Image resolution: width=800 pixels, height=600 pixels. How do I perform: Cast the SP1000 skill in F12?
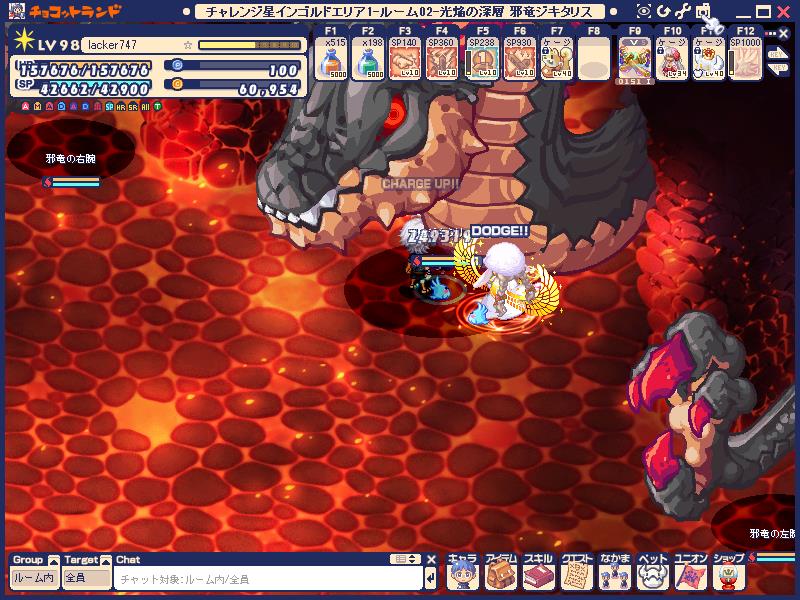pyautogui.click(x=744, y=61)
